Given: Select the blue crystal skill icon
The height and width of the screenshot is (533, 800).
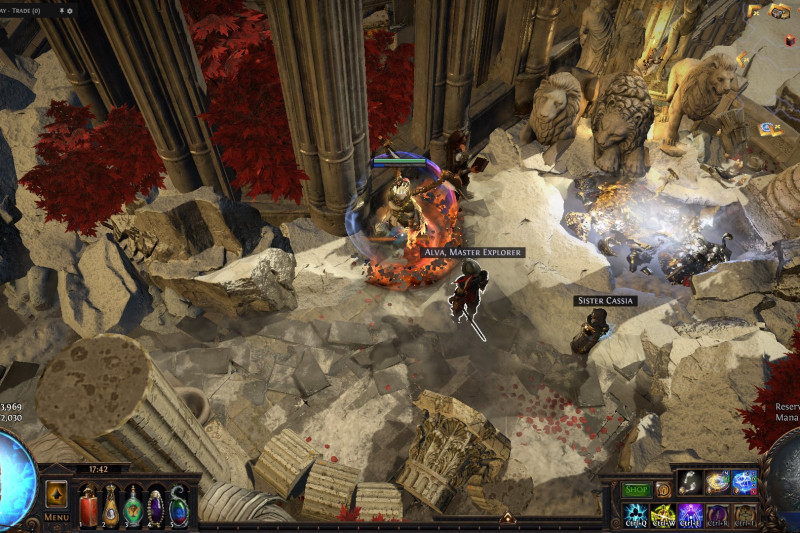Looking at the screenshot, I should point(744,483).
